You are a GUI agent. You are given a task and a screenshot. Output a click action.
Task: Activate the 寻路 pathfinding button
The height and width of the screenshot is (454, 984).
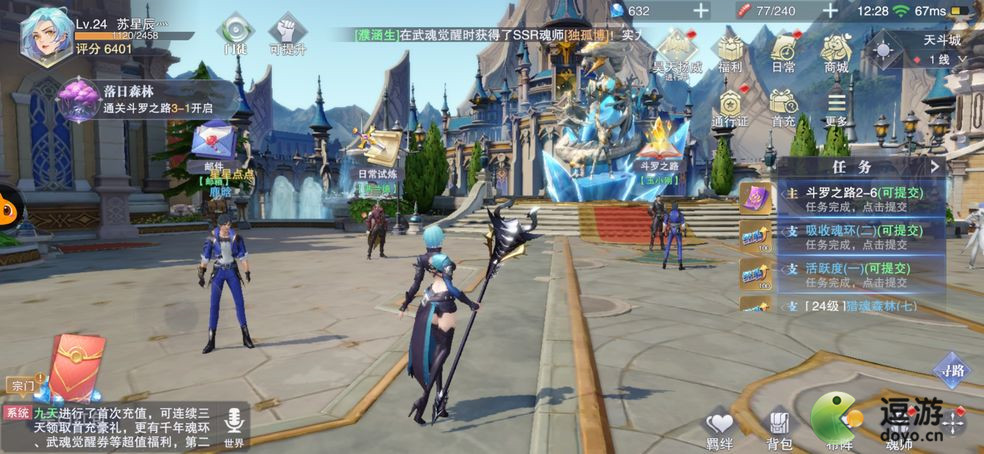951,370
